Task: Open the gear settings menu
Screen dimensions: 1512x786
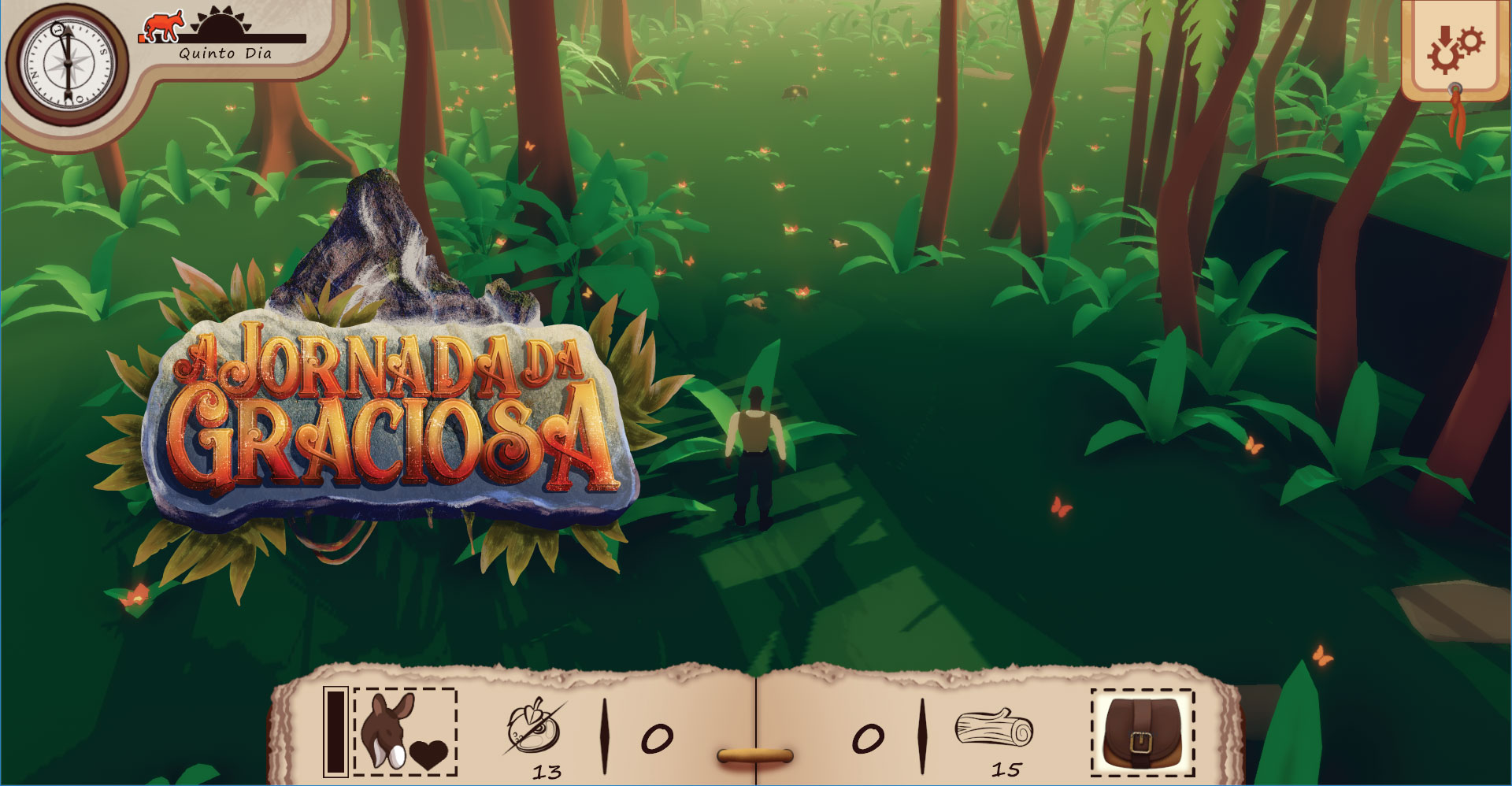Action: point(1455,49)
